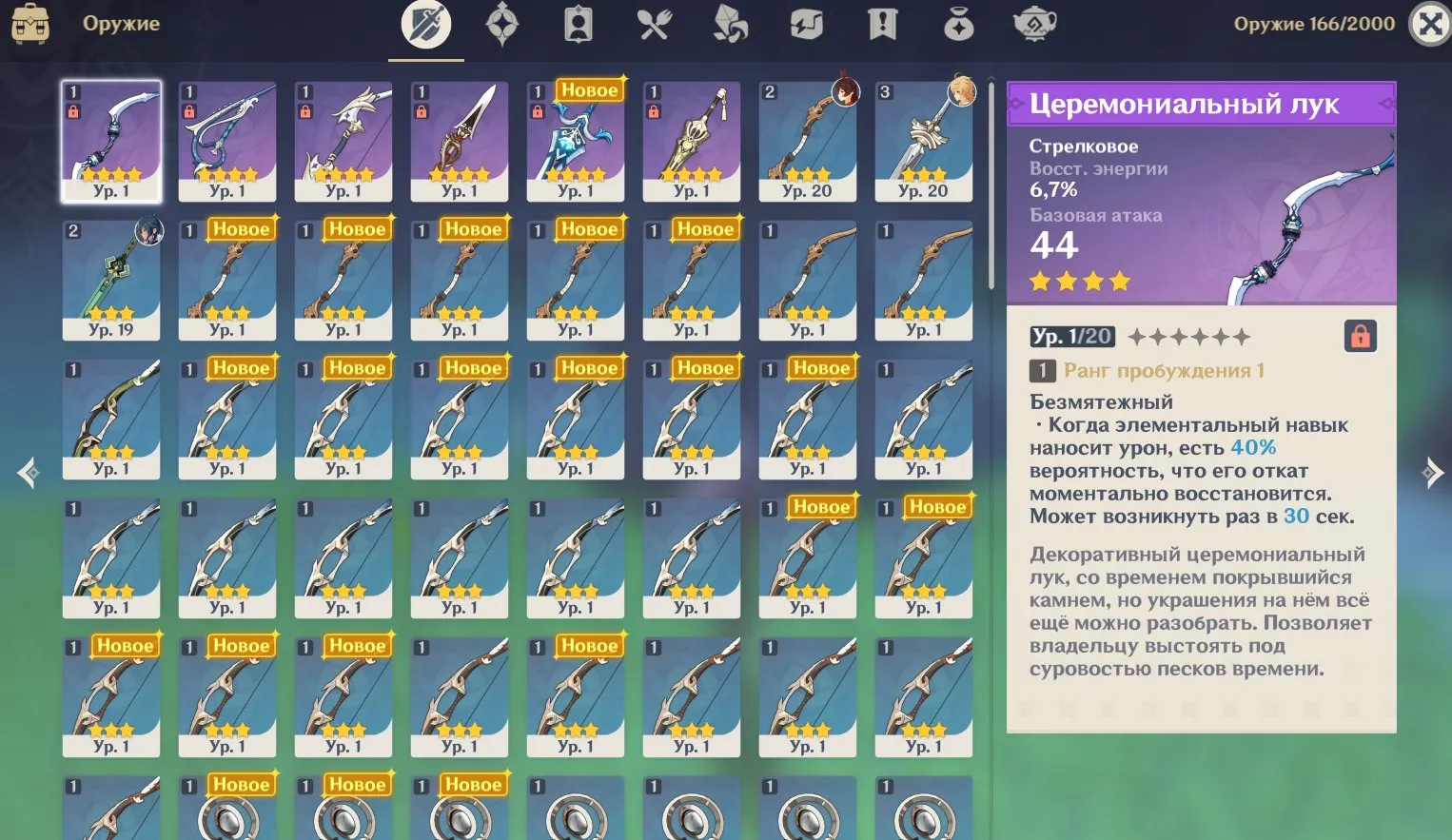The height and width of the screenshot is (840, 1452).
Task: Choose the green Ур. 19 sword slot
Action: (111, 280)
